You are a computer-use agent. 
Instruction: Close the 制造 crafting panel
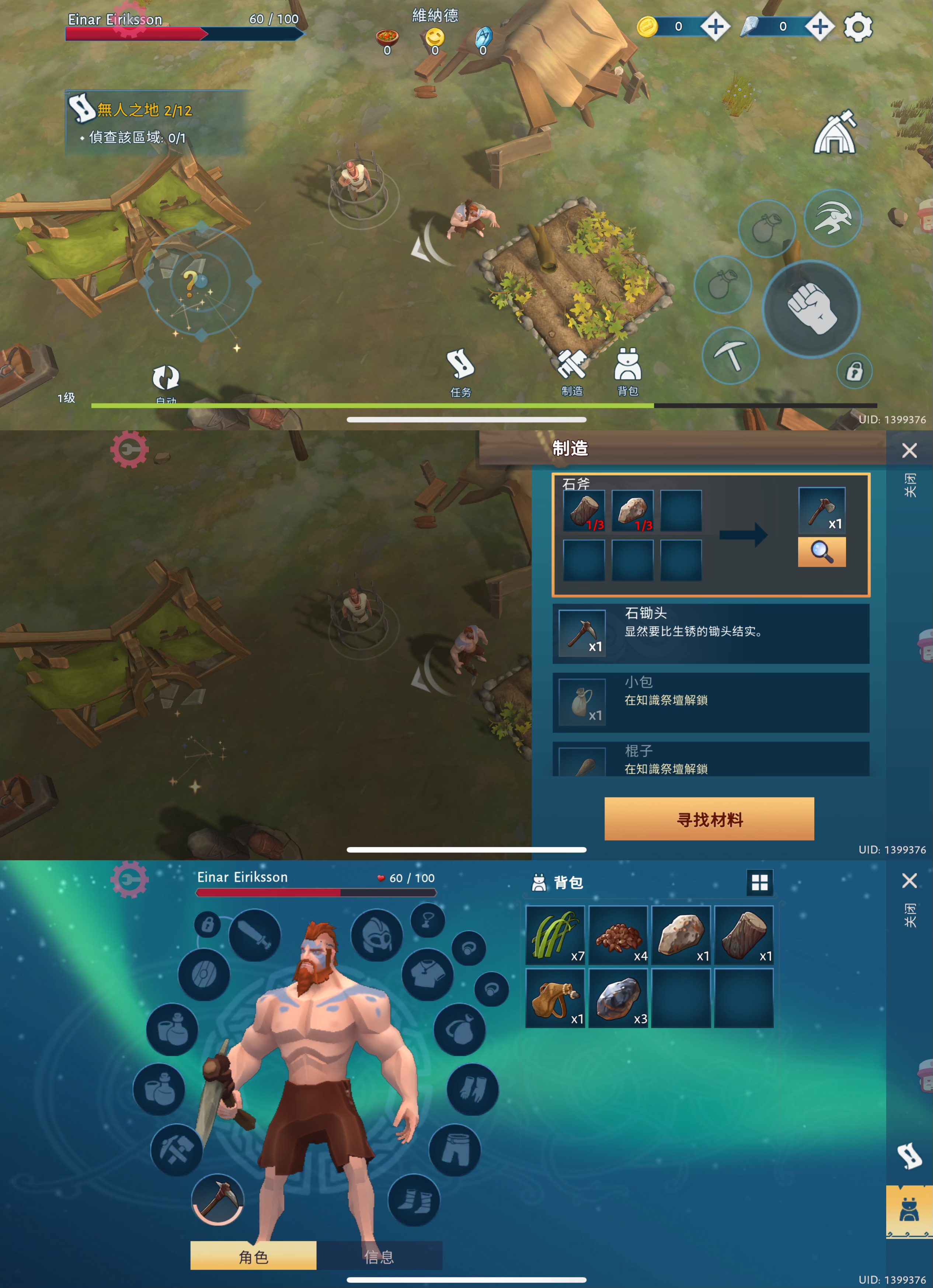[x=909, y=450]
